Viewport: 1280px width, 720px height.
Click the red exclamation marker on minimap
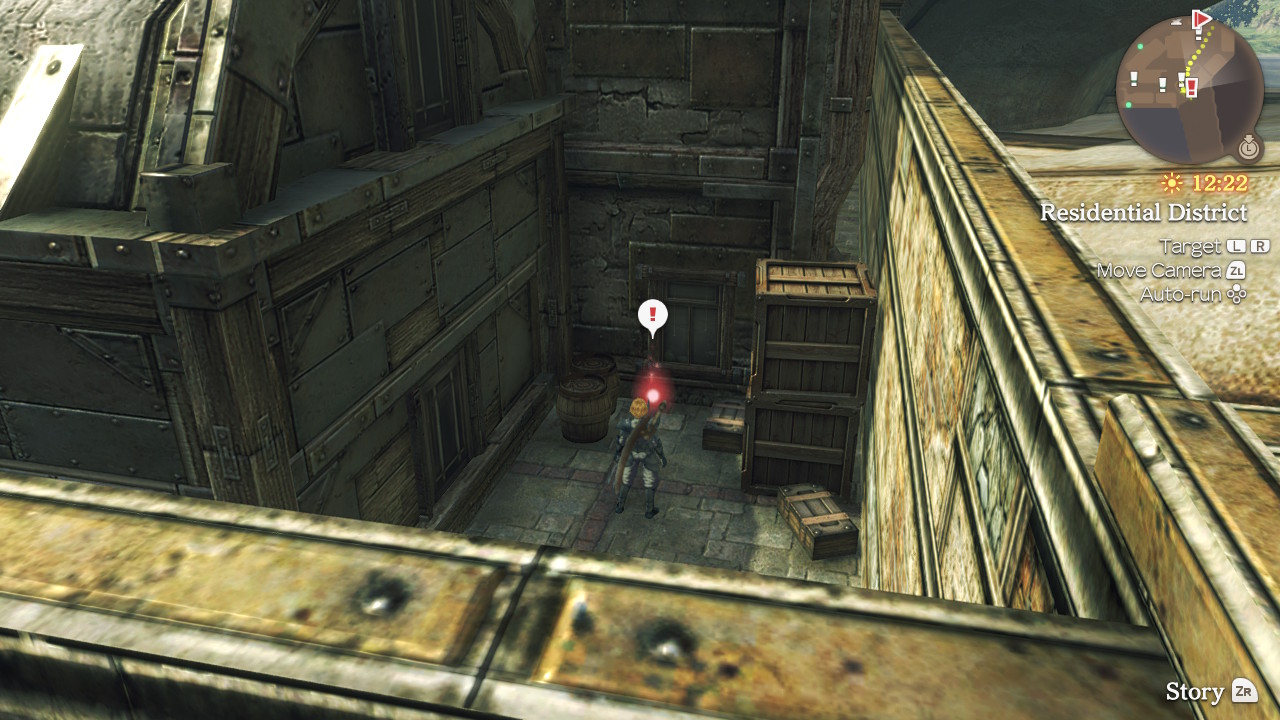(x=1192, y=87)
